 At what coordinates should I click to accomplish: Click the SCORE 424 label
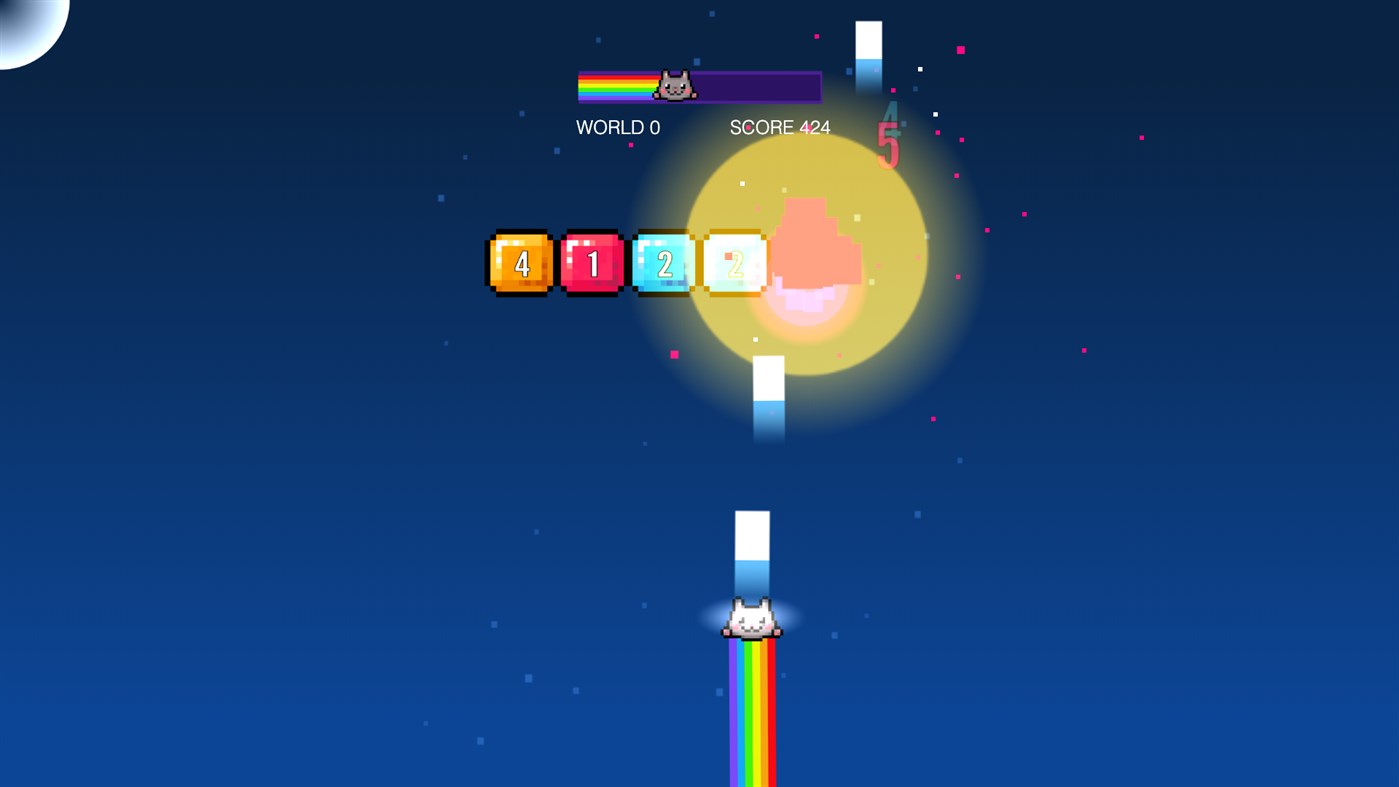pos(780,127)
